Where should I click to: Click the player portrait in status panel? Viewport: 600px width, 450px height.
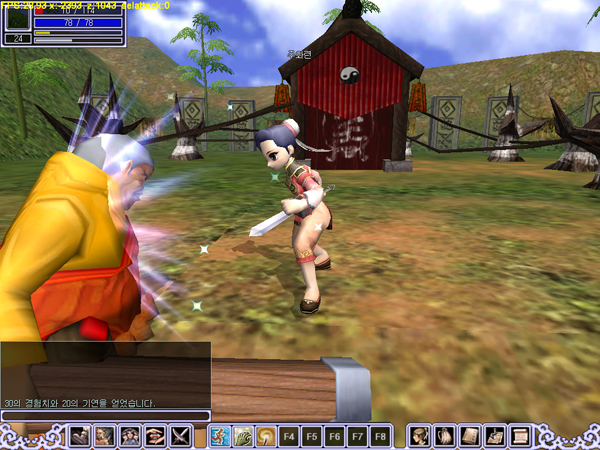coord(18,20)
